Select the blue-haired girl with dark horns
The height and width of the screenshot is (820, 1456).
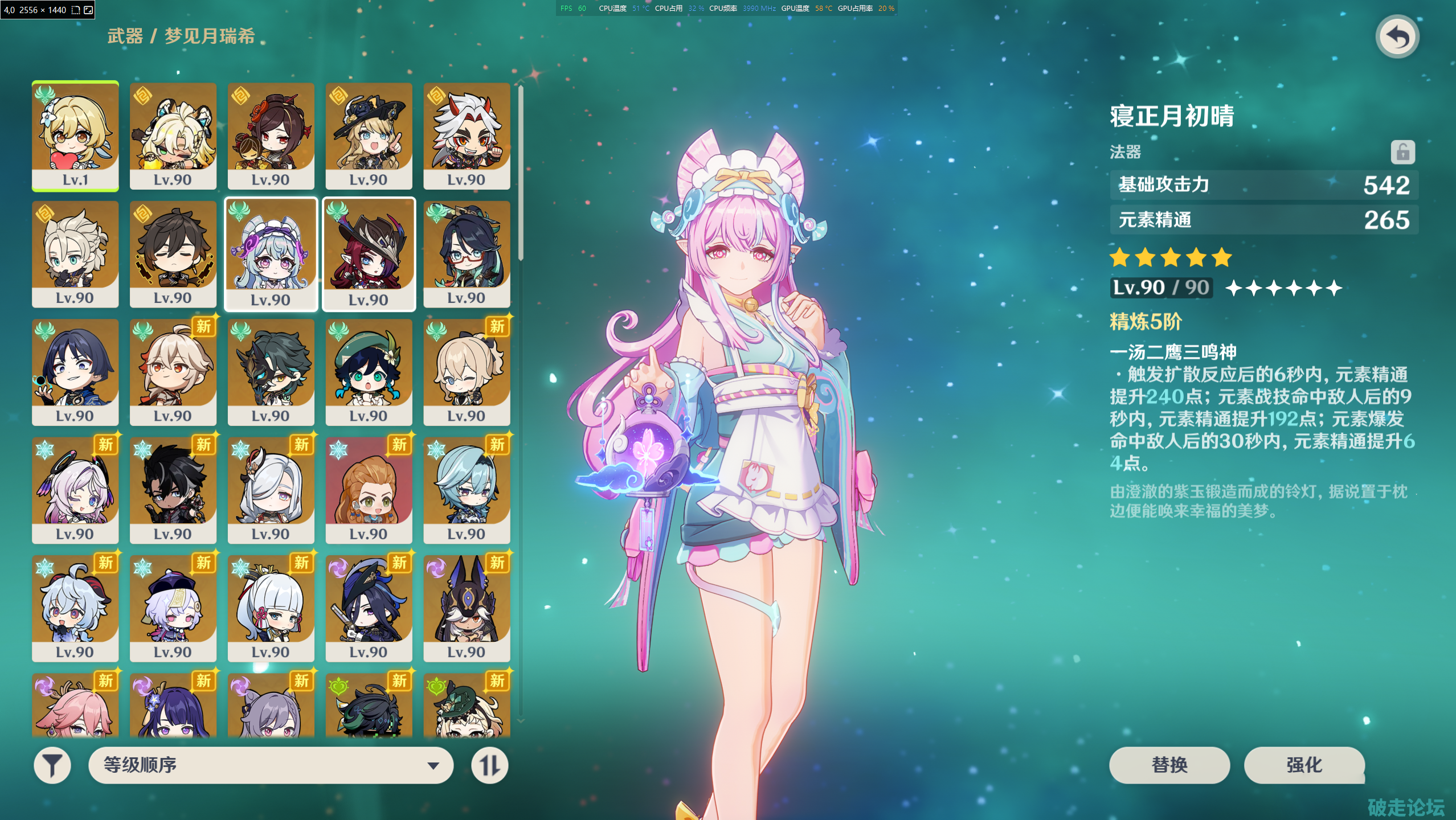[x=75, y=608]
